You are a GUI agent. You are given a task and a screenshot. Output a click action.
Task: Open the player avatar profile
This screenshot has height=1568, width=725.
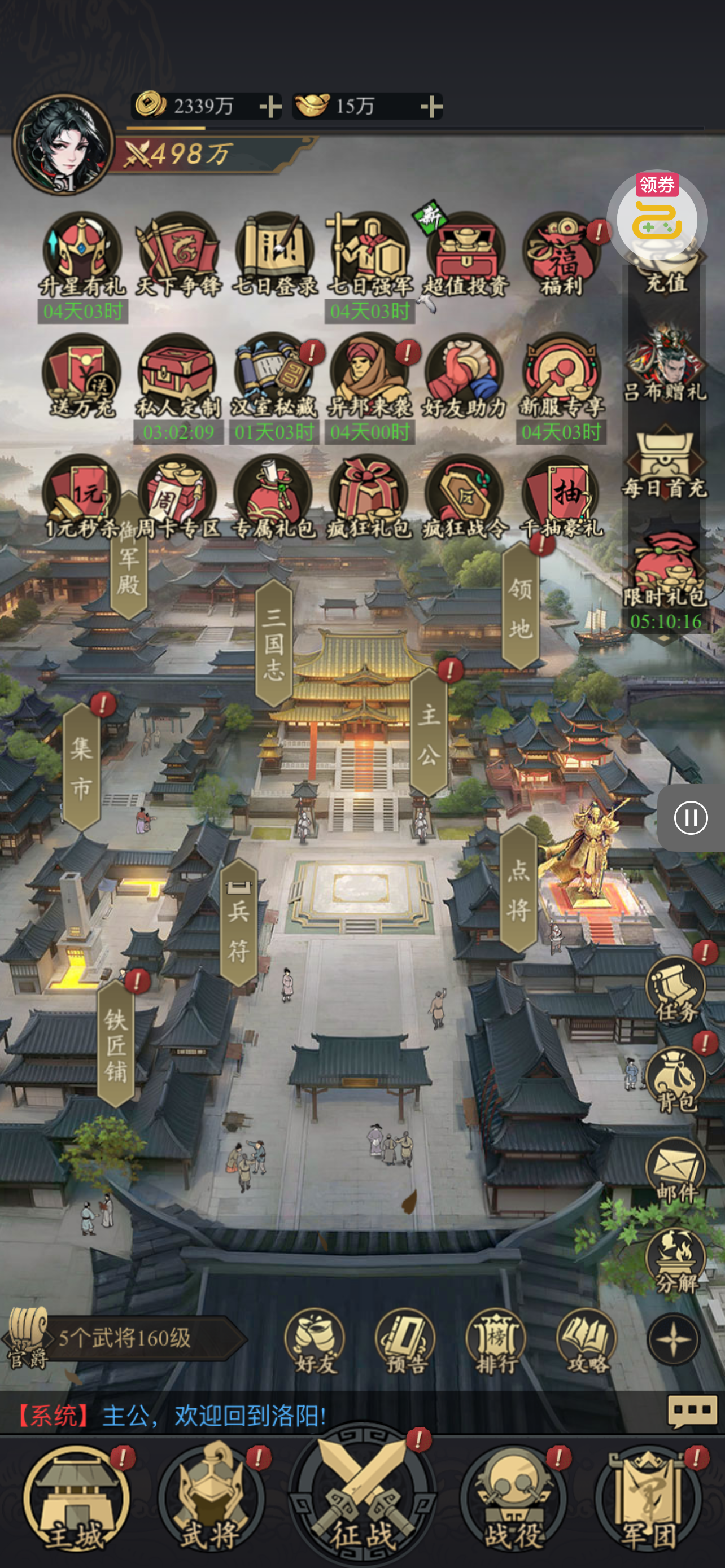coord(63,145)
